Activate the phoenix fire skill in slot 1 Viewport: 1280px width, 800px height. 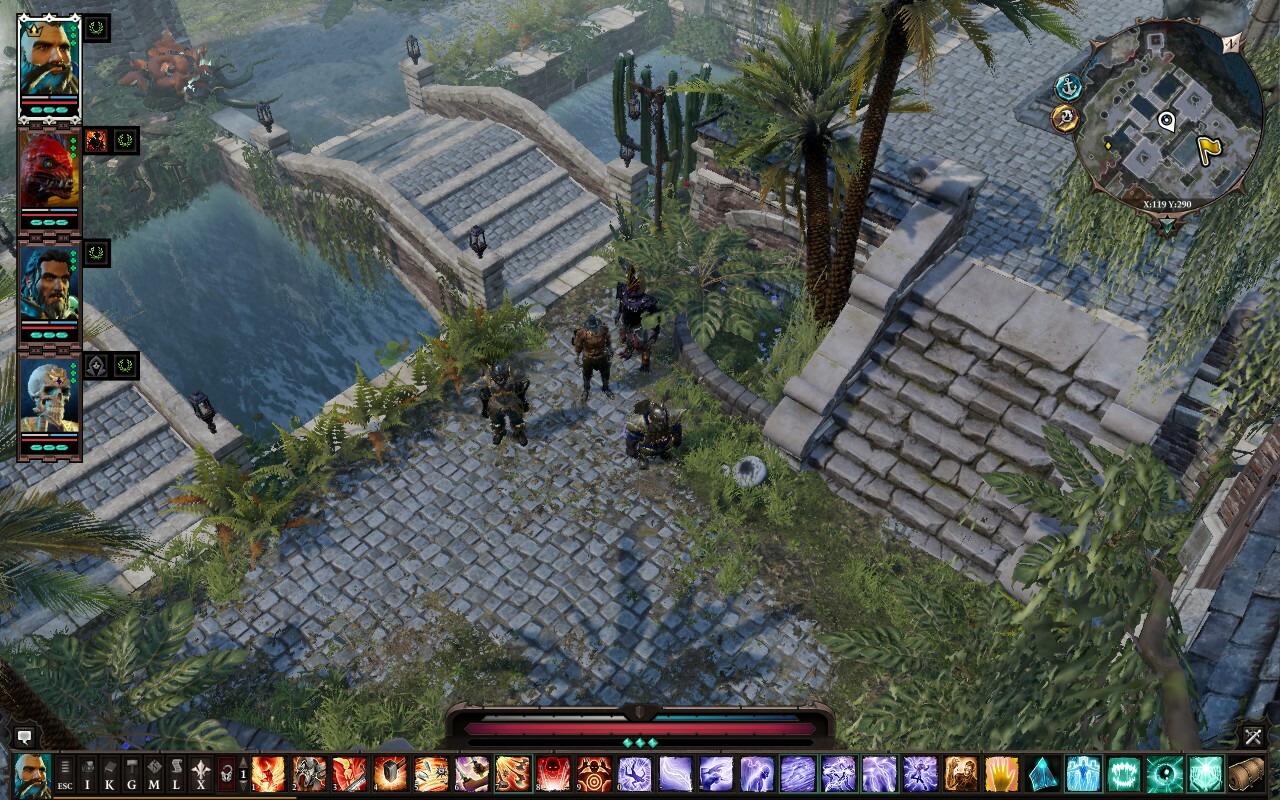click(269, 775)
